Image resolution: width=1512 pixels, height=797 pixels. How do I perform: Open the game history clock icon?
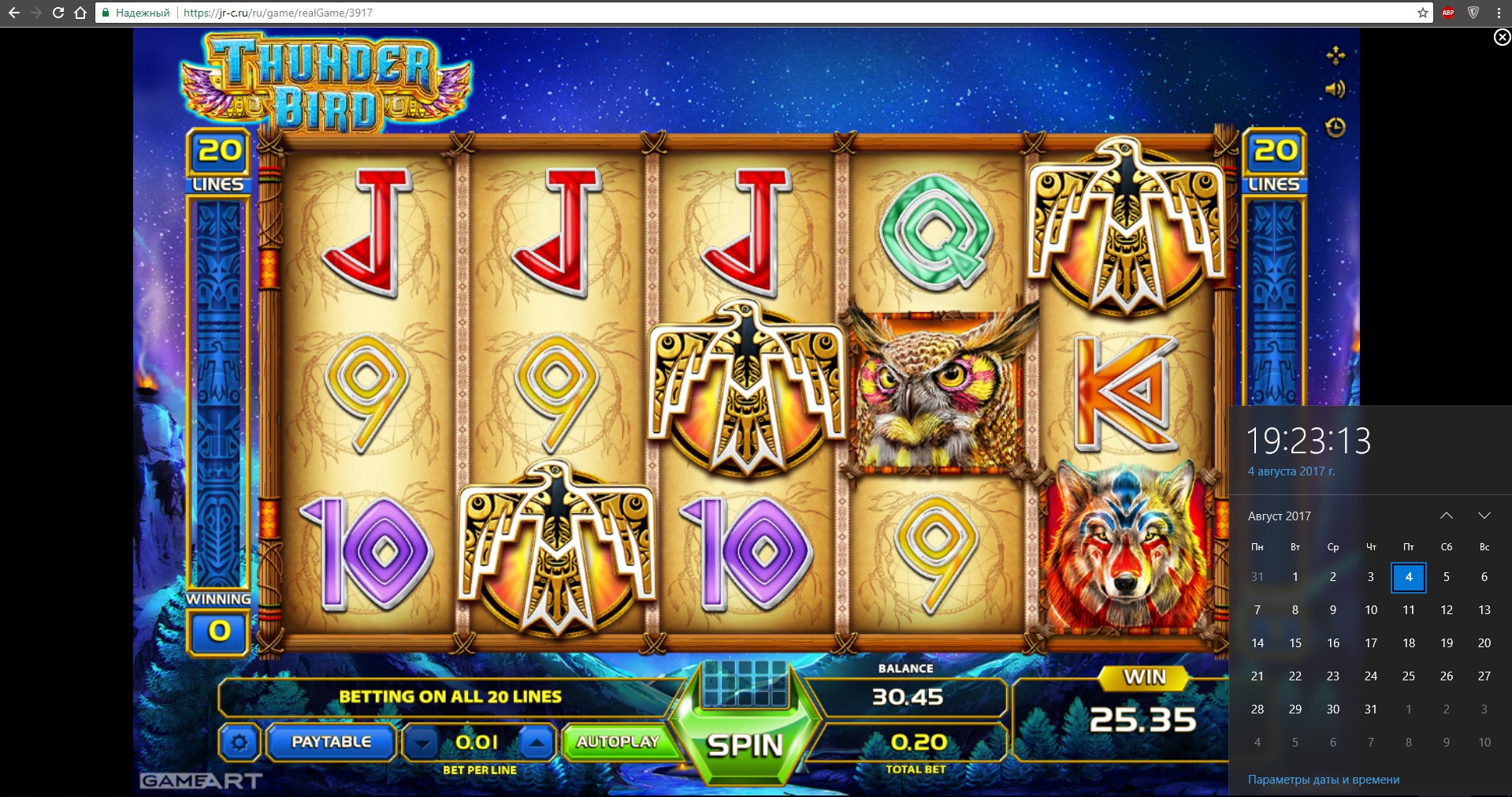[1336, 127]
